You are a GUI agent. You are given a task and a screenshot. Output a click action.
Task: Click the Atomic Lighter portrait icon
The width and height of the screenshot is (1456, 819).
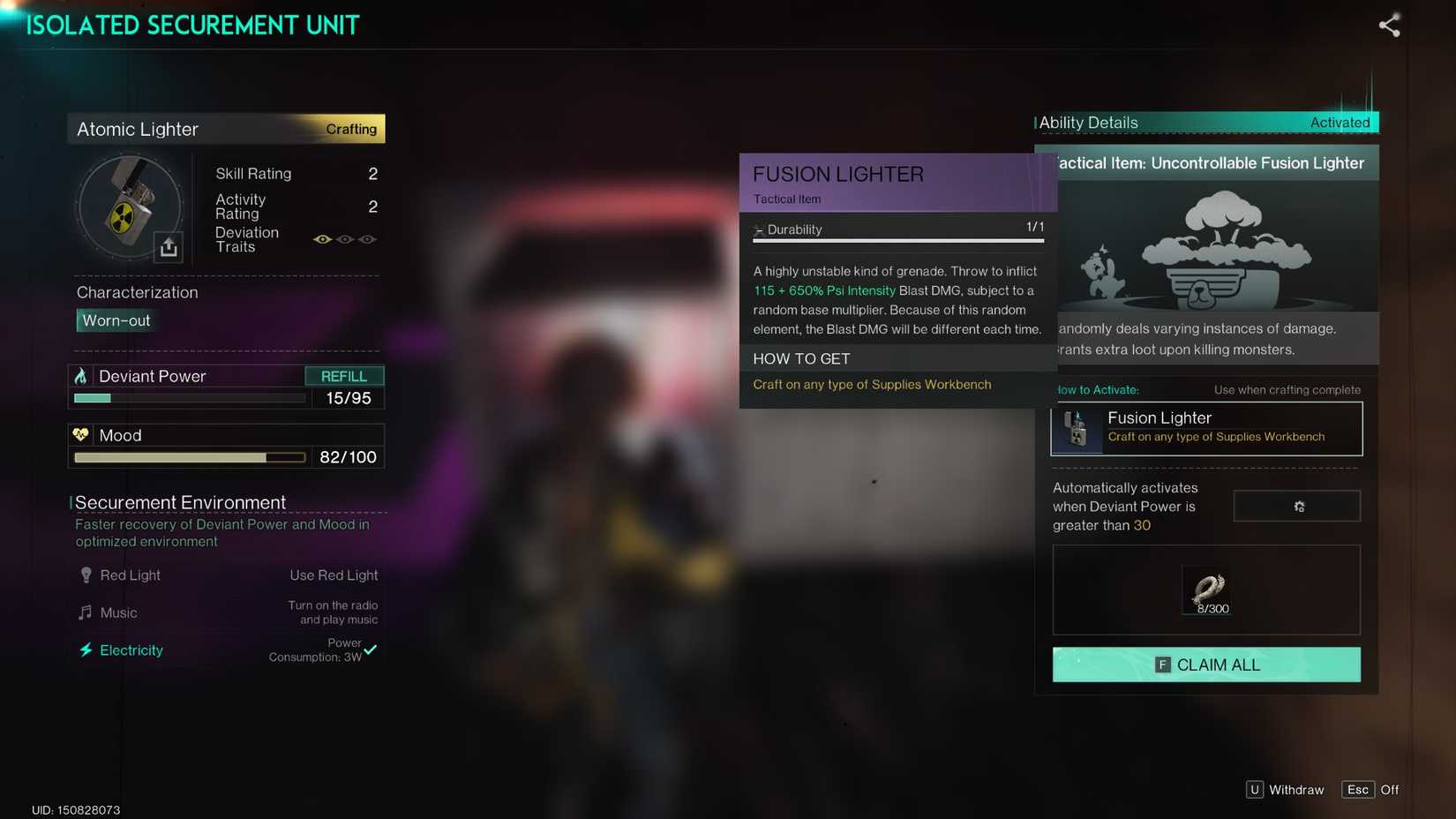[x=131, y=207]
